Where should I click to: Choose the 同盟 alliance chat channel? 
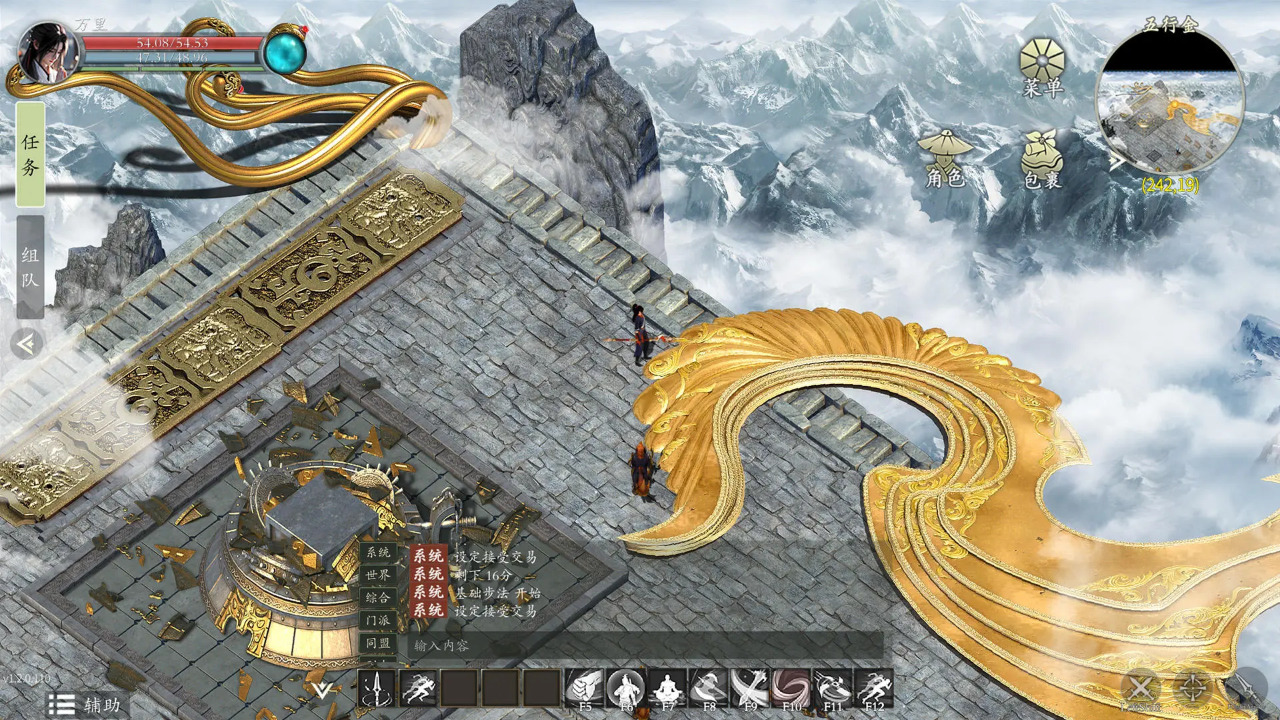click(x=378, y=644)
